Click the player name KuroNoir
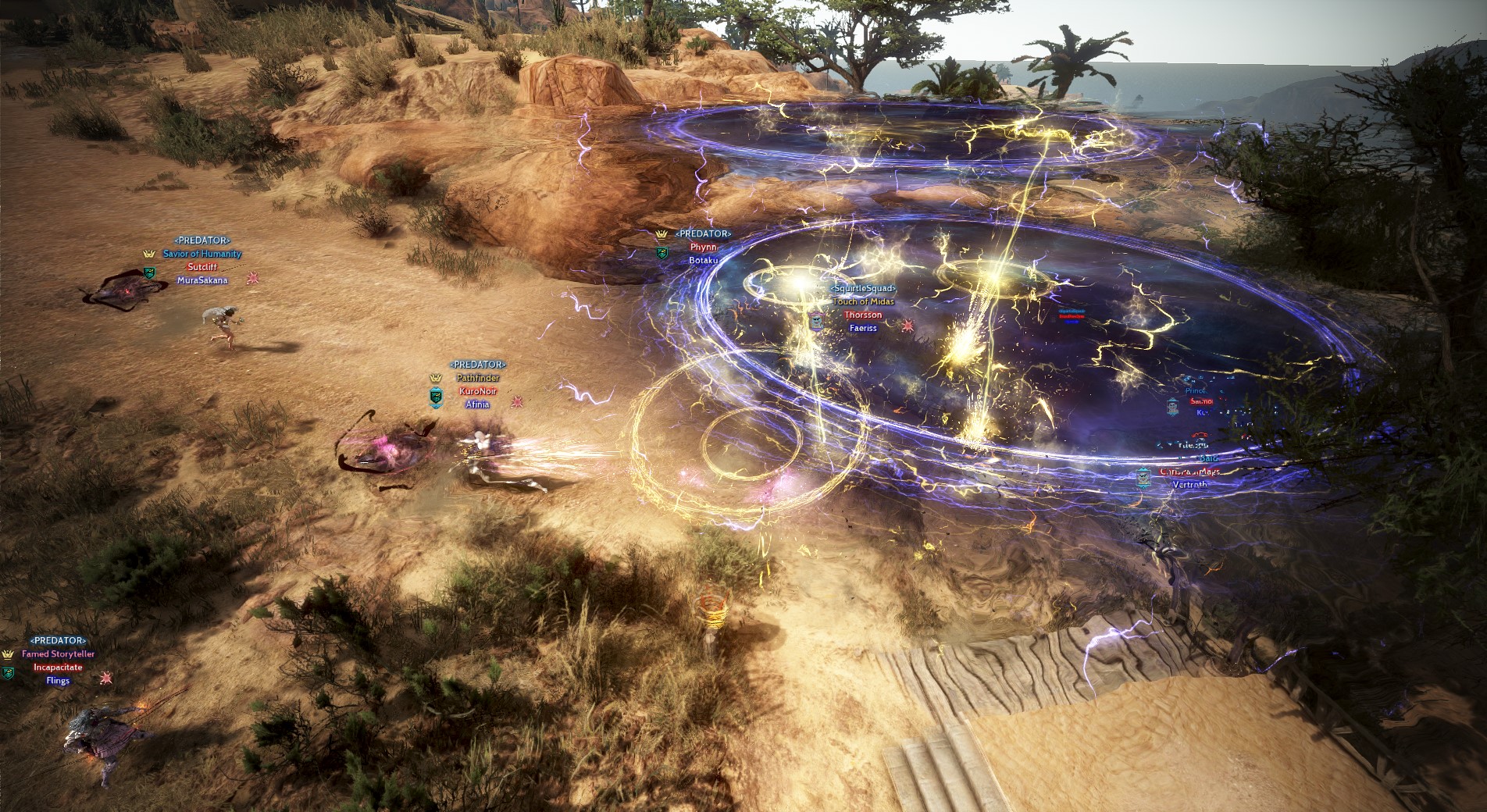The width and height of the screenshot is (1487, 812). coord(477,393)
